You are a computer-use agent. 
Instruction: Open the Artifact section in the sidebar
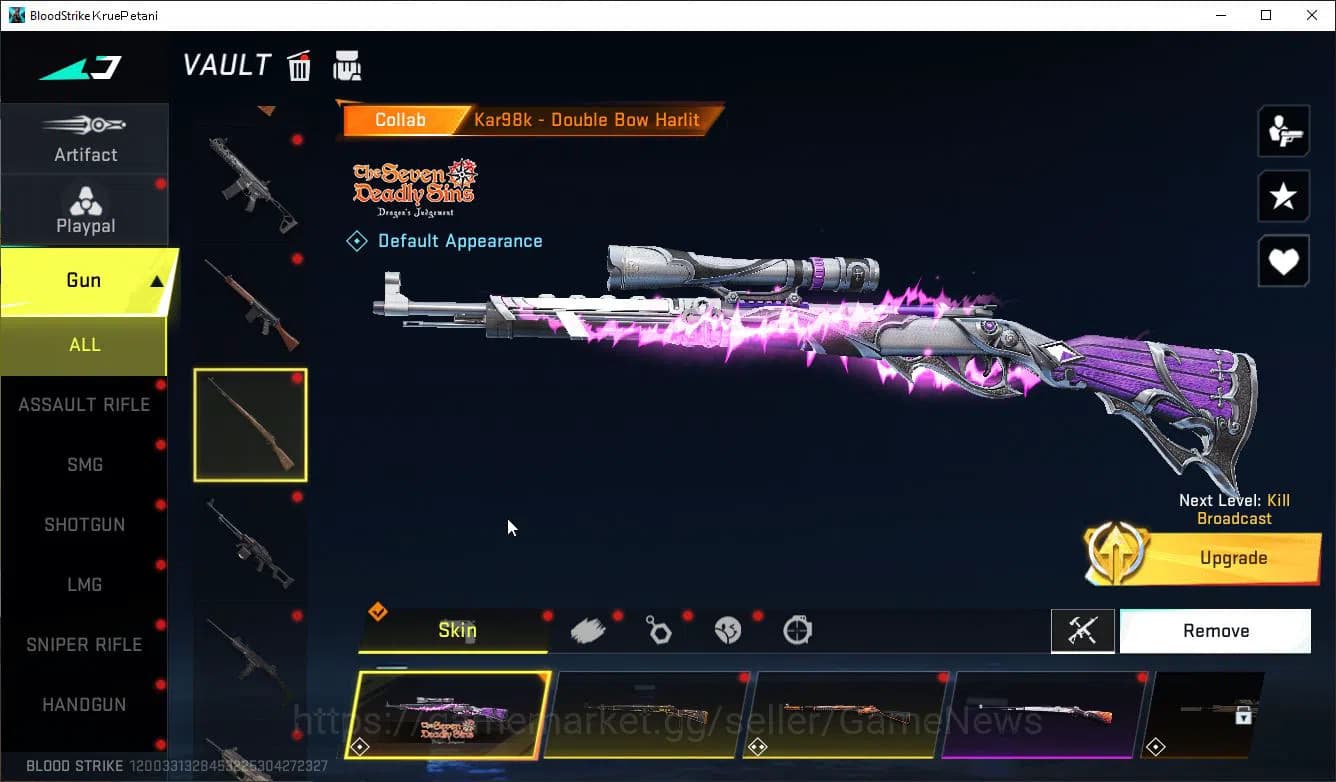pos(85,139)
